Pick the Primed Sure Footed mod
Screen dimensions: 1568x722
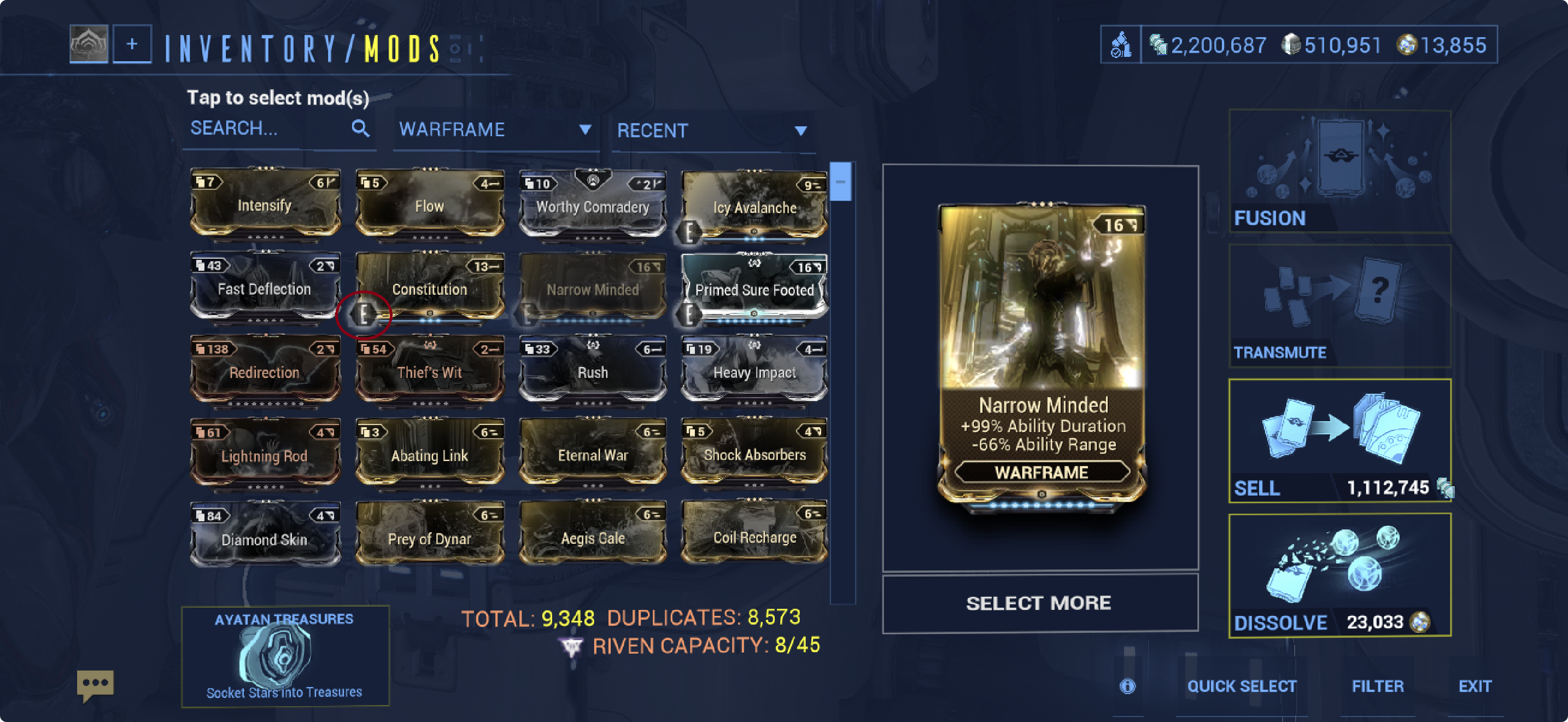(x=754, y=287)
